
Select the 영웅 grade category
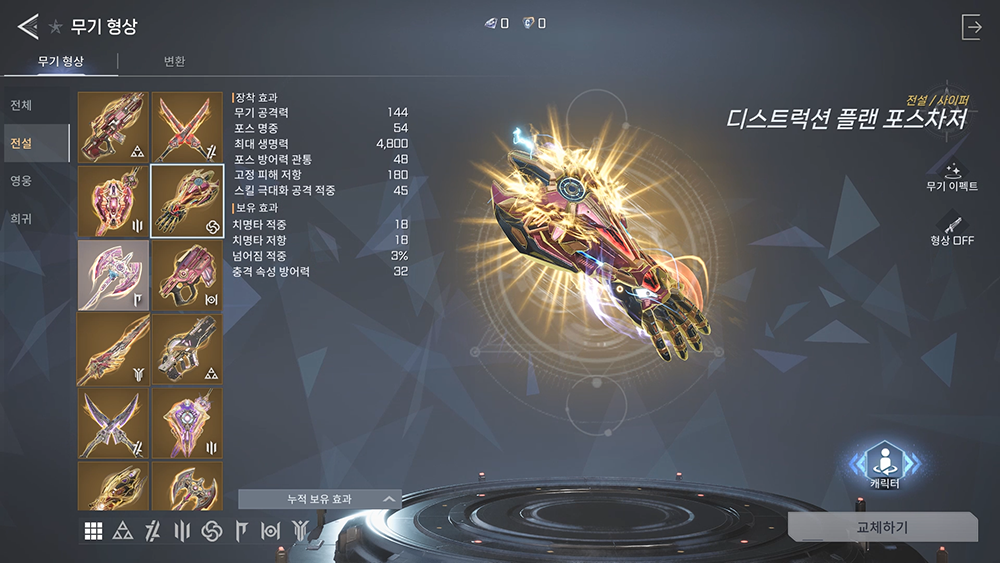(21, 181)
